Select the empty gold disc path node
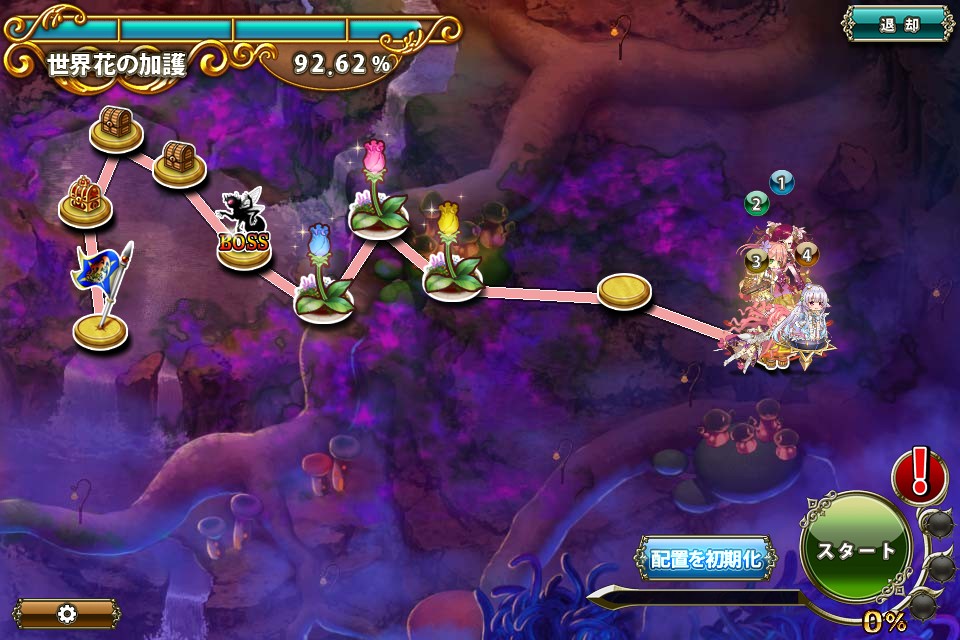Screen dimensions: 960x640 pos(624,291)
